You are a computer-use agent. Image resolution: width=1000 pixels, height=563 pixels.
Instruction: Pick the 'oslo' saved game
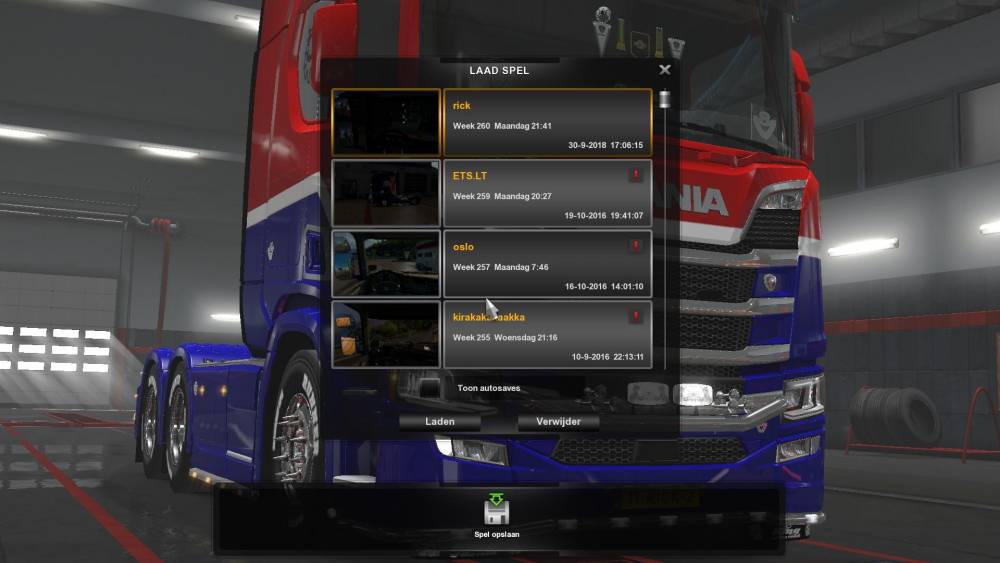546,265
